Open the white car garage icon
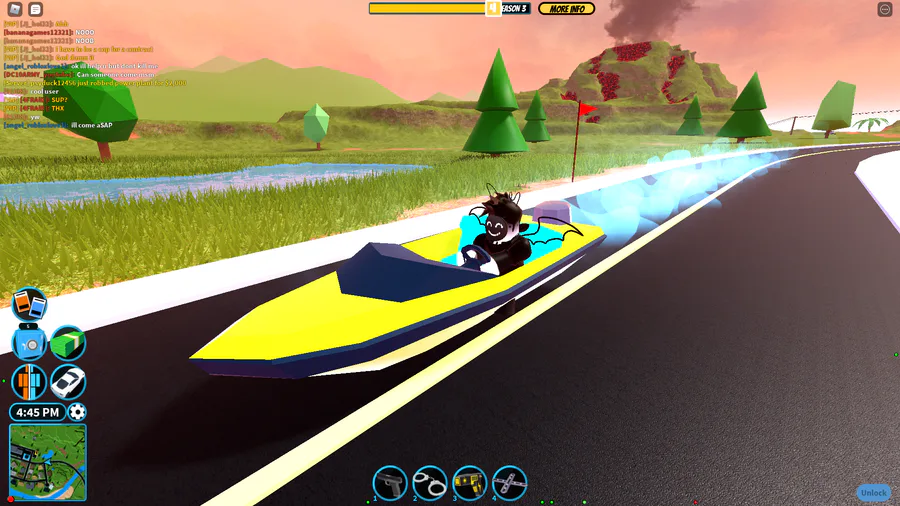Screen dimensions: 900x506 68,382
